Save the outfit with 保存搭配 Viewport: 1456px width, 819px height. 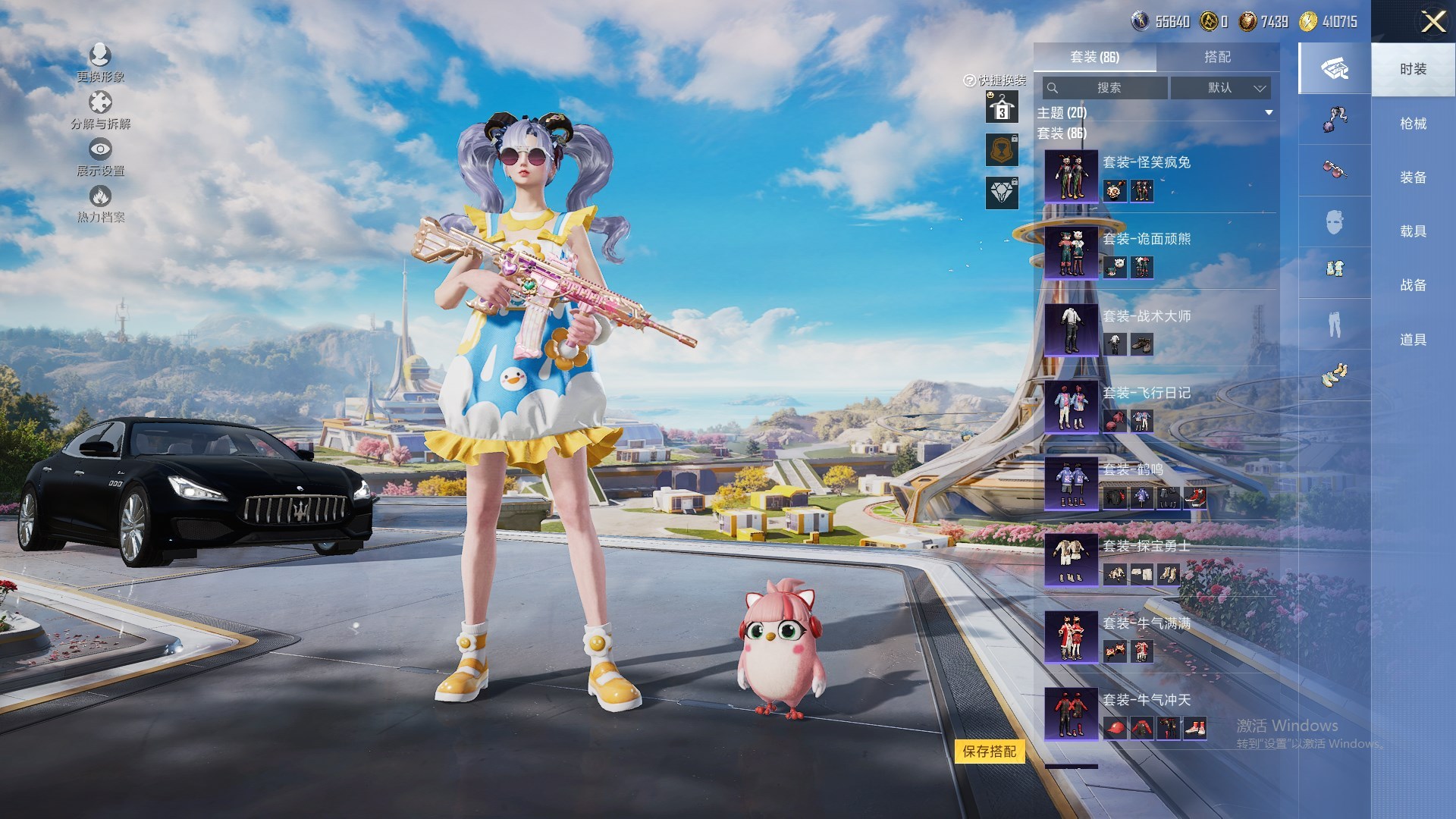[x=989, y=752]
